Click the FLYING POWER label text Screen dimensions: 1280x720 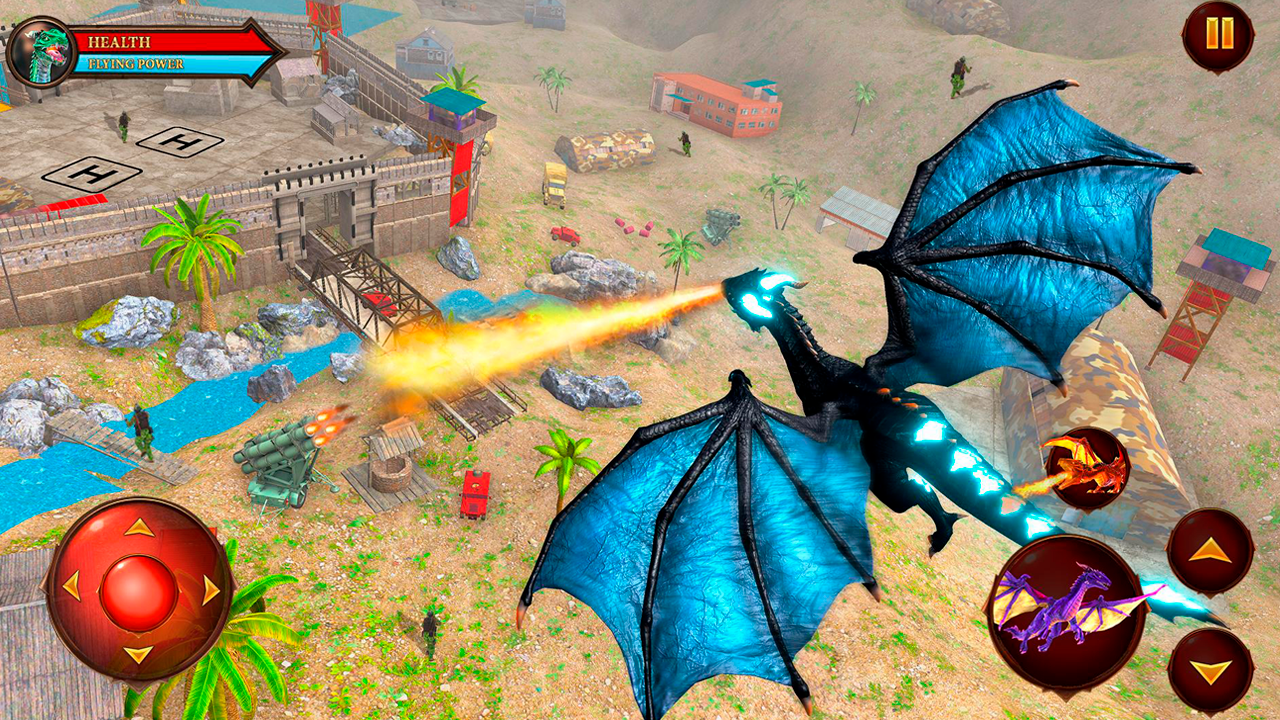pyautogui.click(x=137, y=62)
